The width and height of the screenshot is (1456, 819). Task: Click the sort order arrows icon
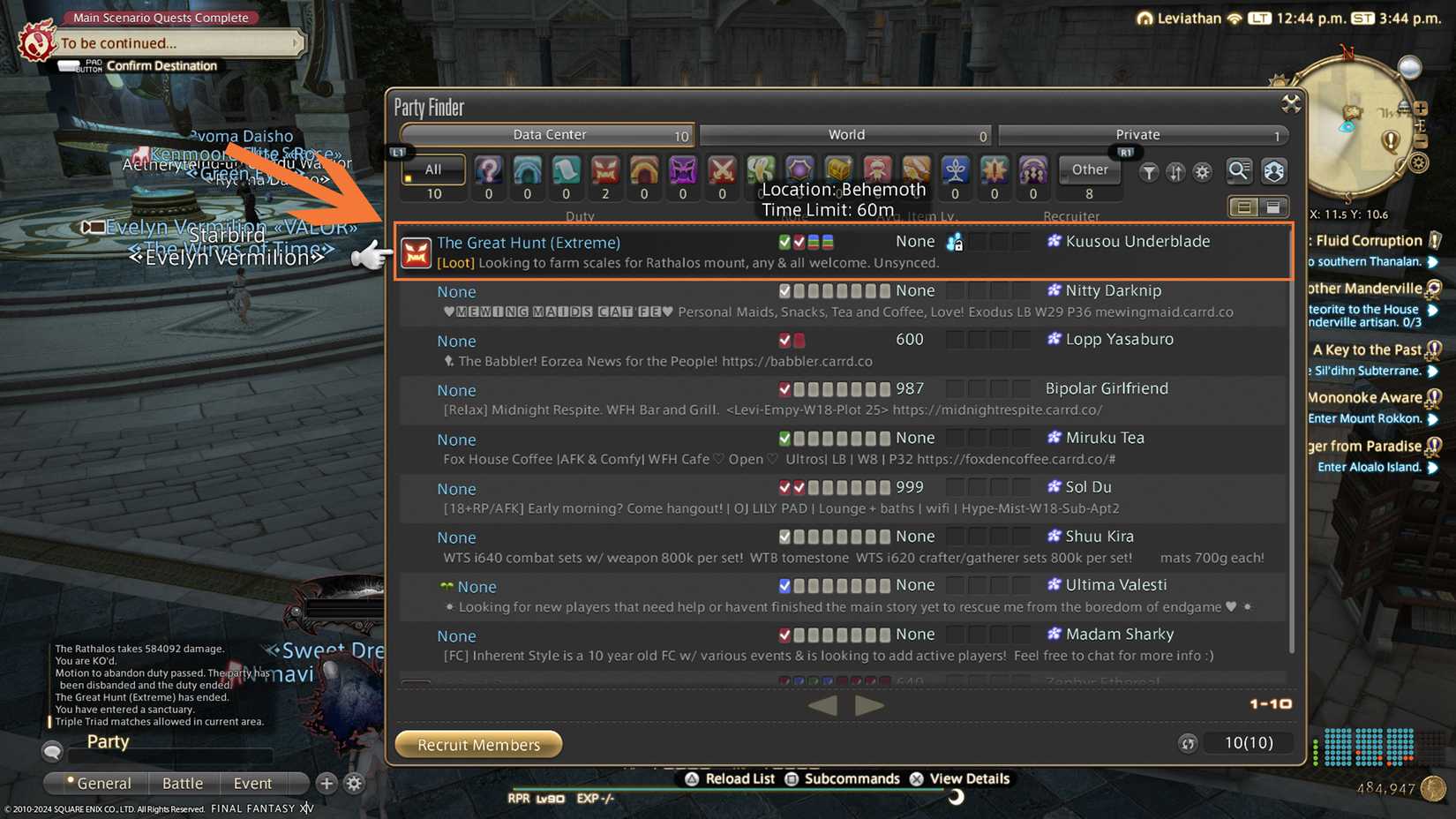click(x=1175, y=173)
